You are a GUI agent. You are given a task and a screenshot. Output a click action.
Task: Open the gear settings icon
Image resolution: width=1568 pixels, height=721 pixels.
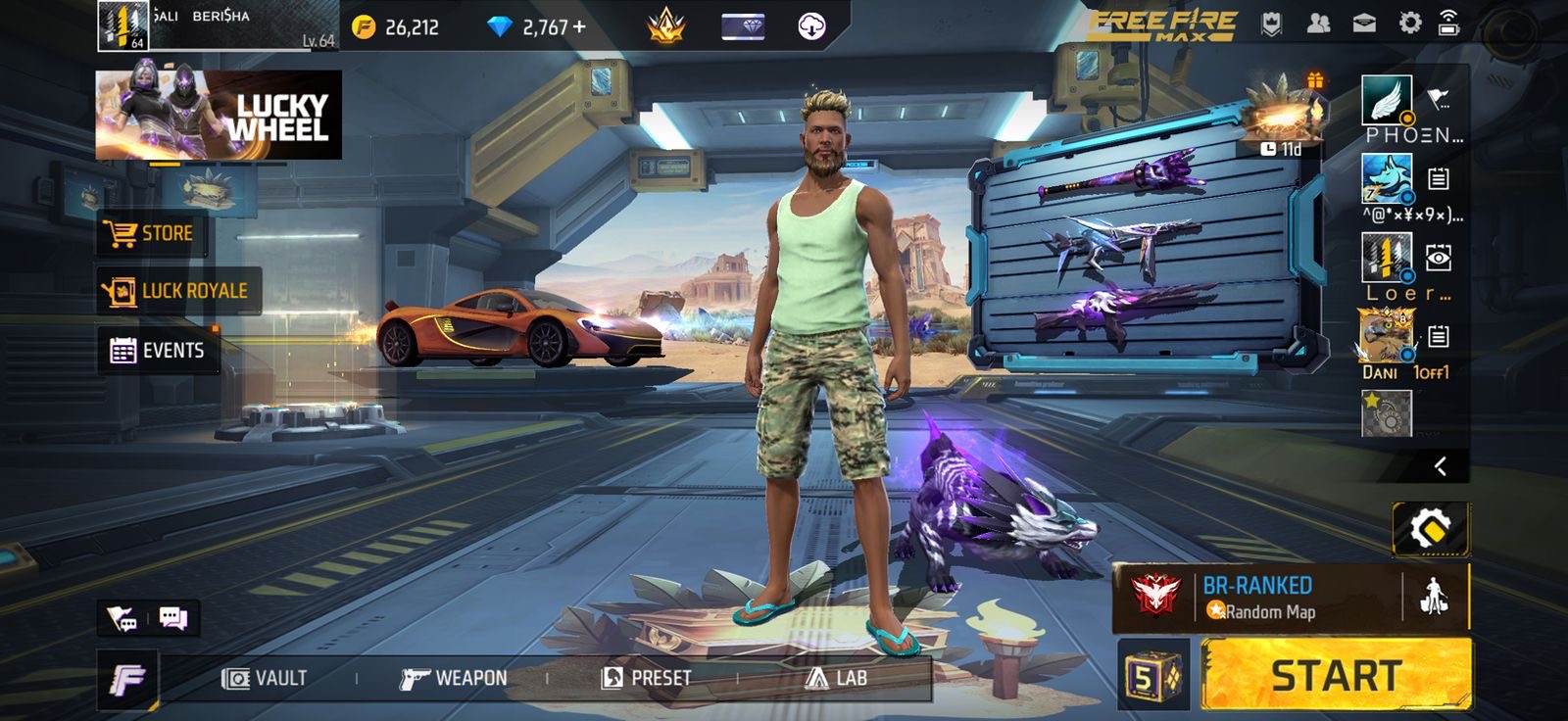(x=1409, y=24)
